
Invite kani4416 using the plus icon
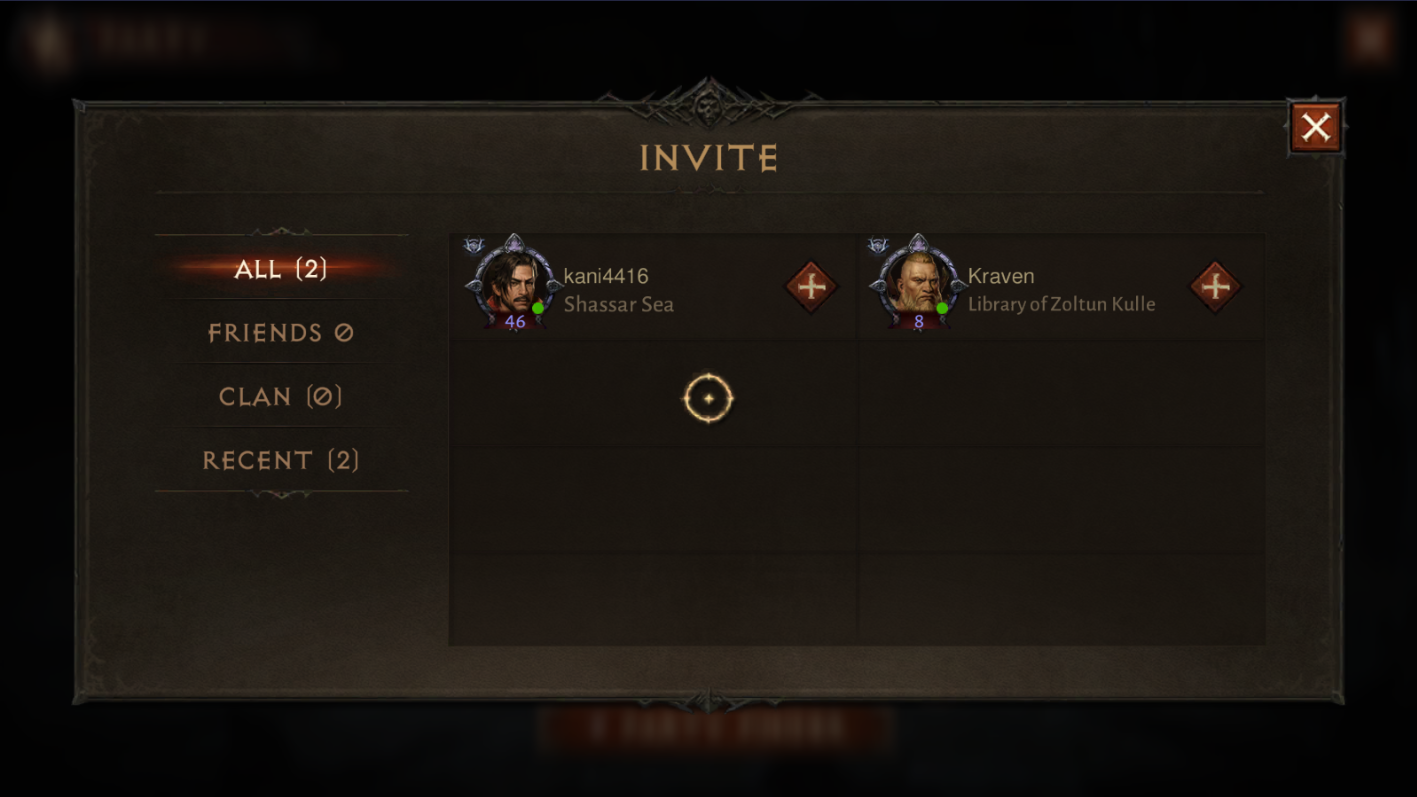coord(811,287)
